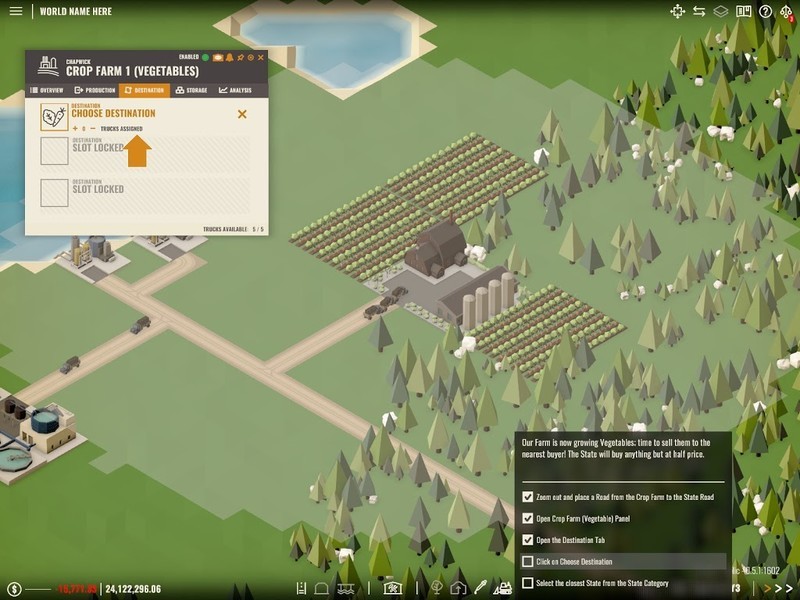Toggle the green Enabled status indicator

(205, 58)
